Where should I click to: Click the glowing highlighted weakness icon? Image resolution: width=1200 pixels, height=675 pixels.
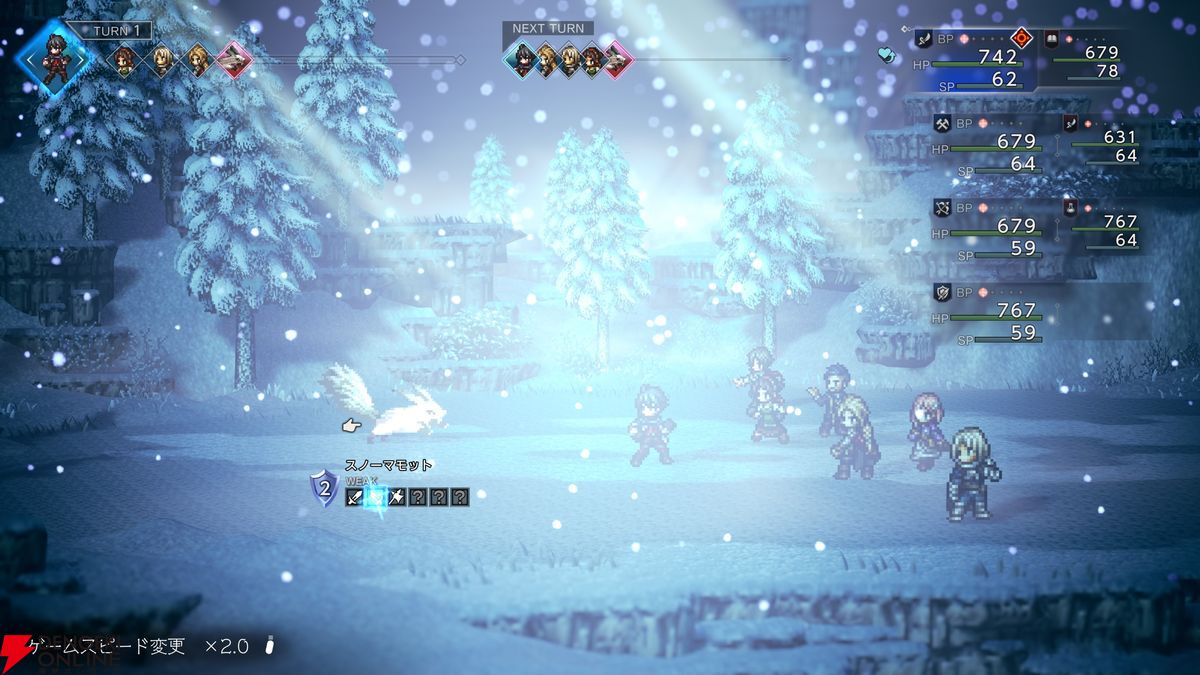[x=376, y=497]
